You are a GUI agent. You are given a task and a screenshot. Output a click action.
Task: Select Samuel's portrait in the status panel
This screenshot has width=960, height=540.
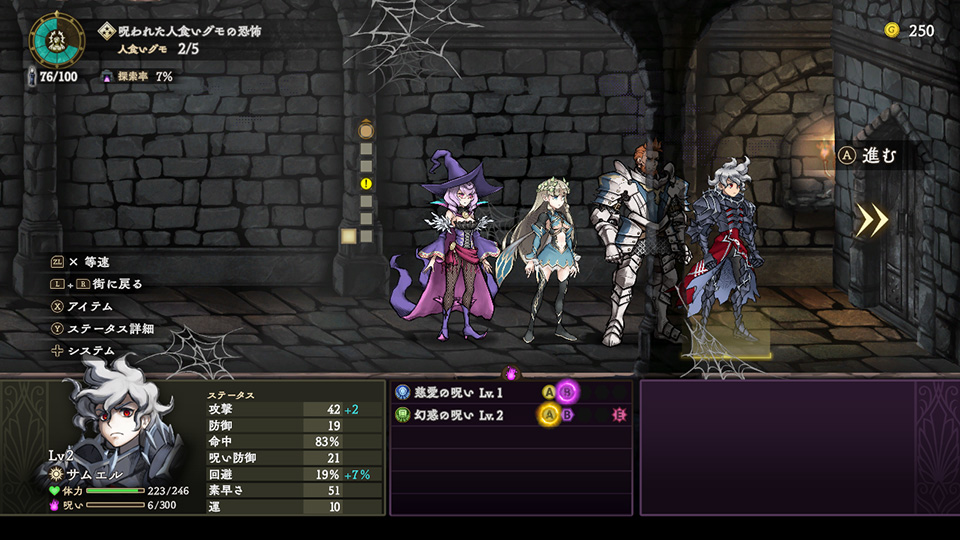pos(112,420)
